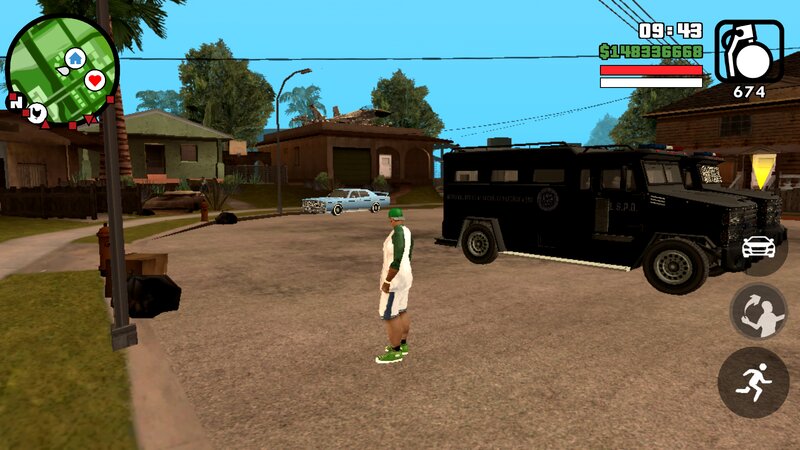Click the red heart marker on minimap

[95, 80]
